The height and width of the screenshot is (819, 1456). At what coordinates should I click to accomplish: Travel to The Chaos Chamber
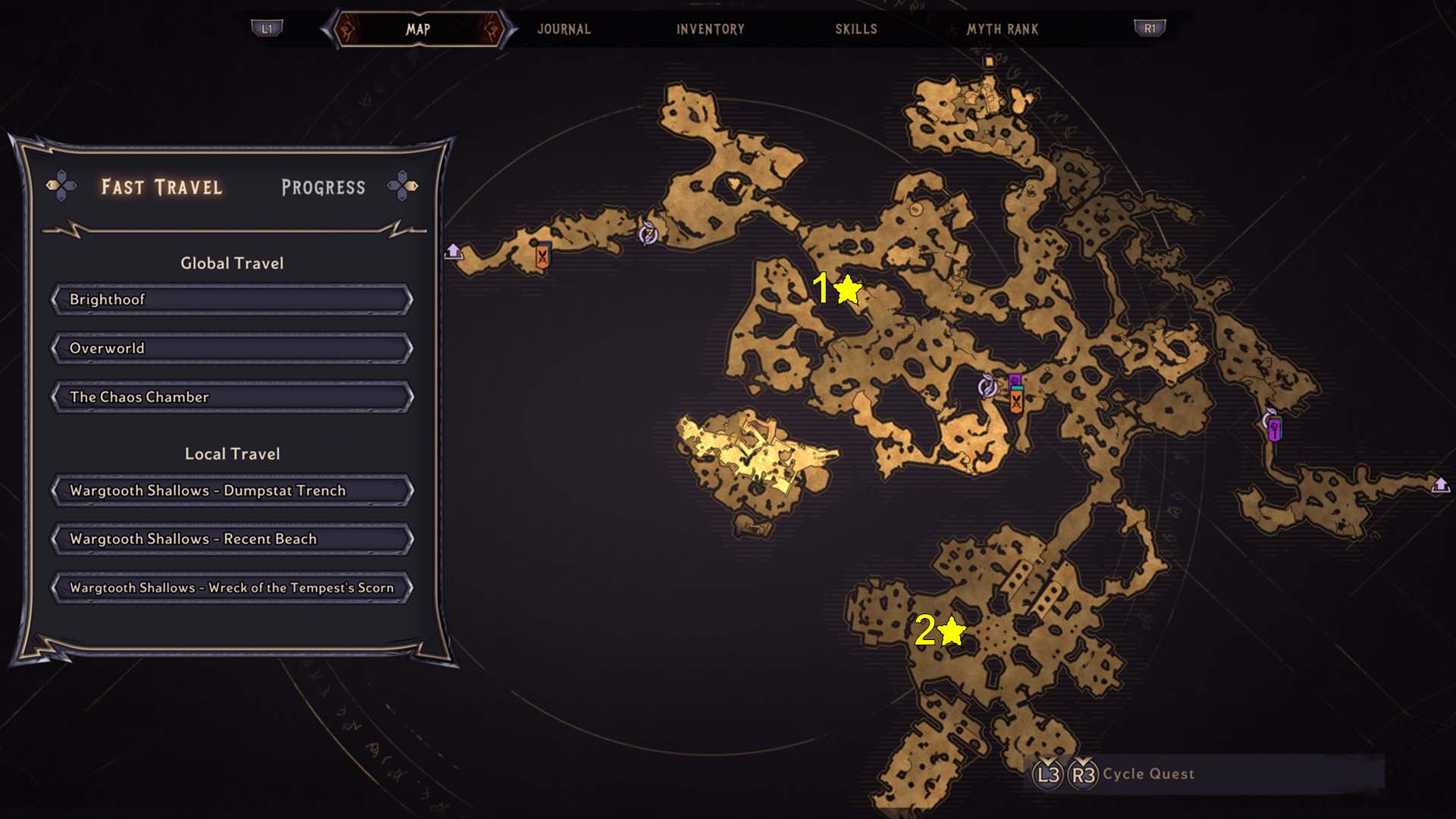(x=232, y=397)
